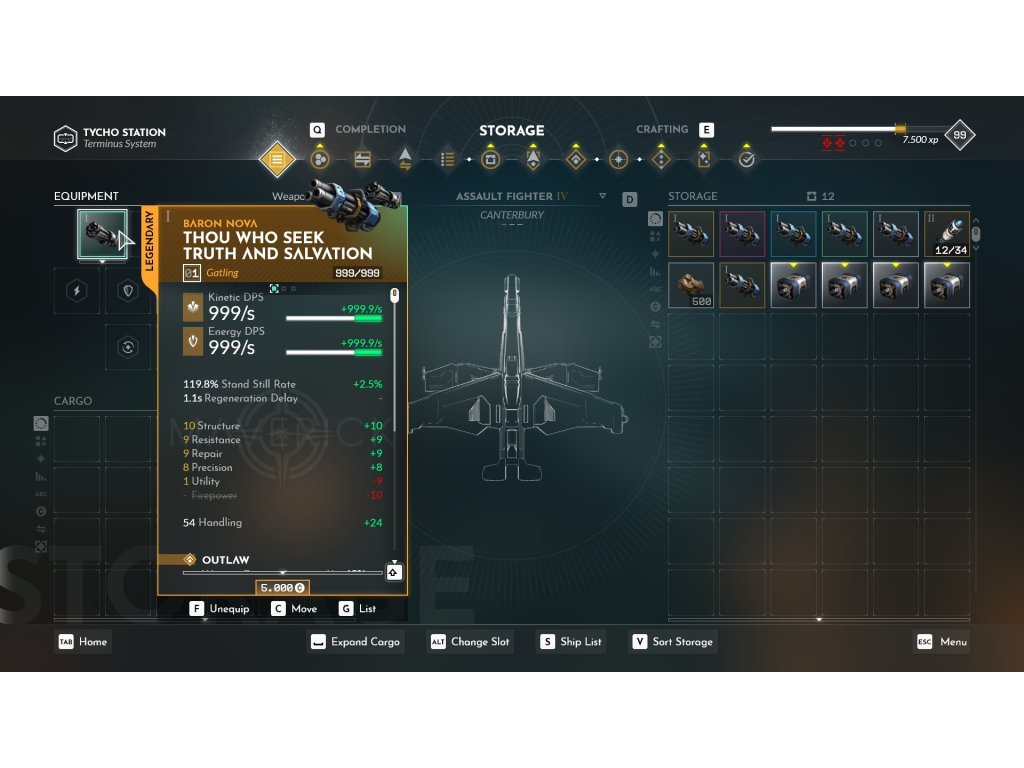This screenshot has height=768, width=1024.
Task: Expand the cargo
Action: (x=355, y=642)
